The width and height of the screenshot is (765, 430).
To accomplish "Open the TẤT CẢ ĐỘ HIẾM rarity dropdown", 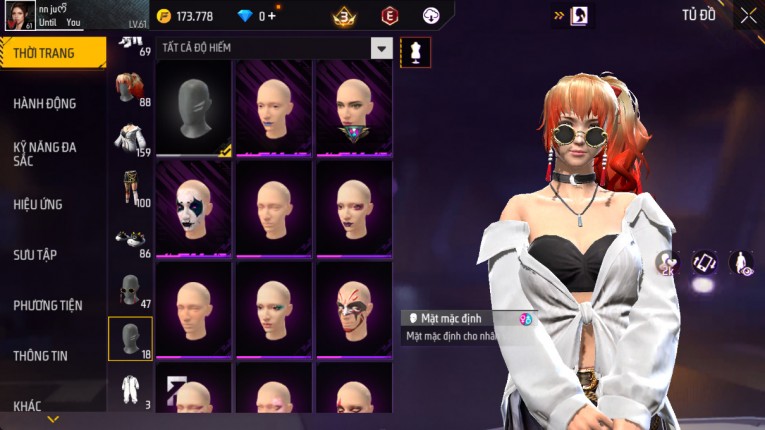I will pos(381,48).
